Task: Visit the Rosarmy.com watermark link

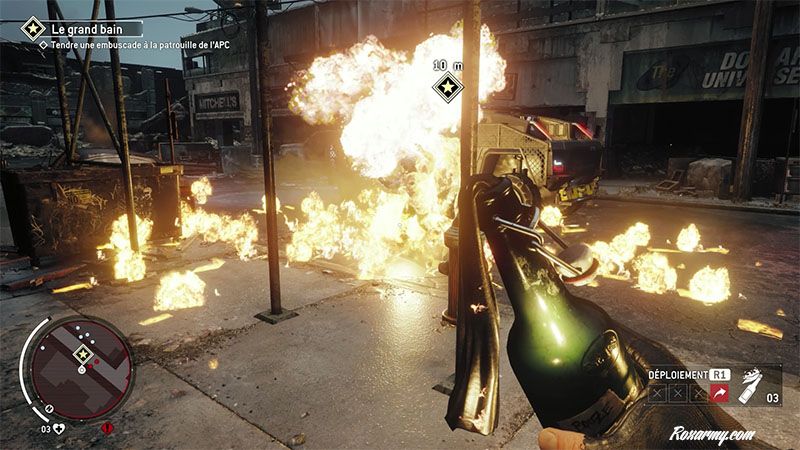Action: click(714, 436)
